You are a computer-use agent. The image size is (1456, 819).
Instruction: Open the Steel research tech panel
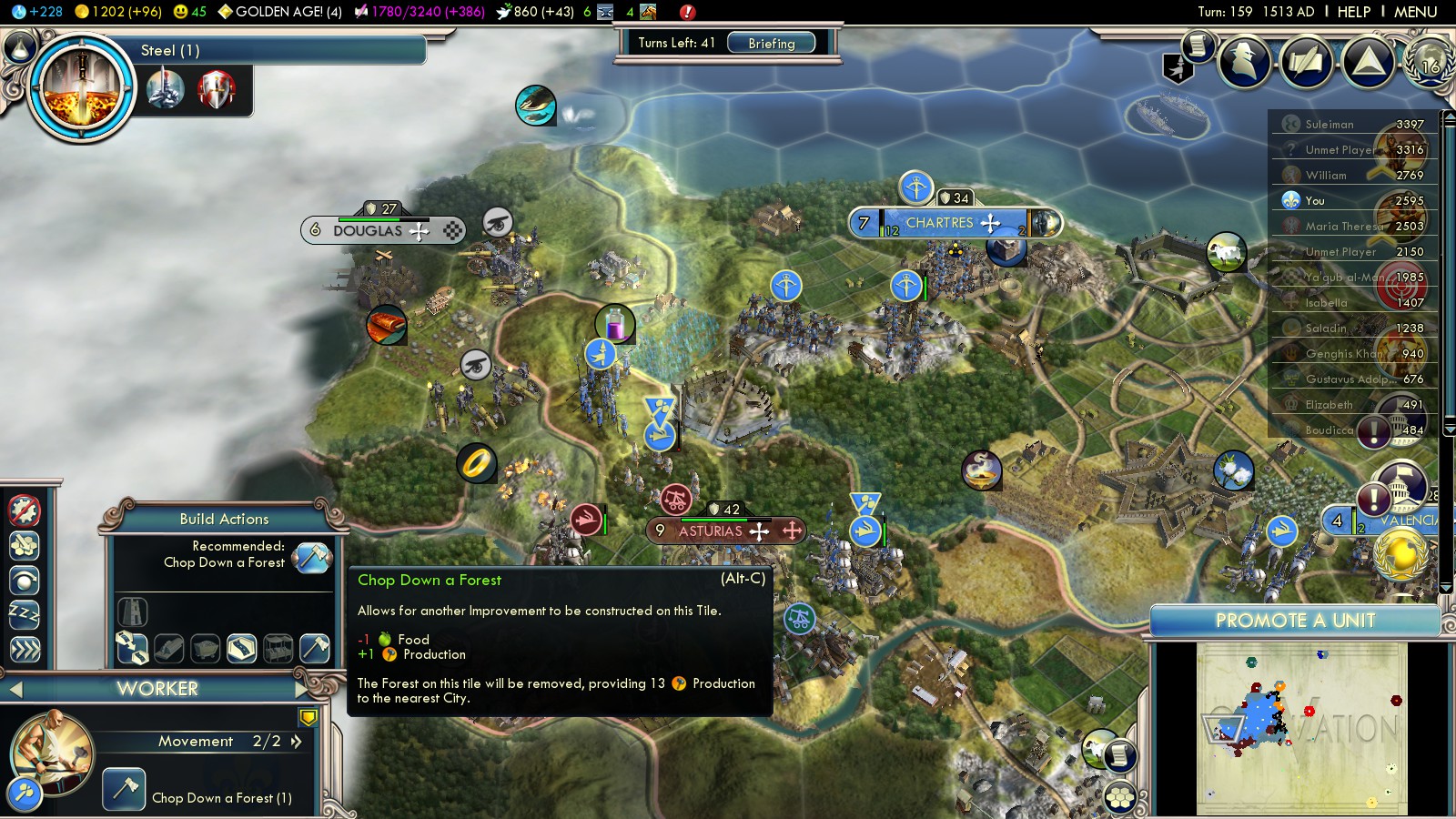coord(82,88)
